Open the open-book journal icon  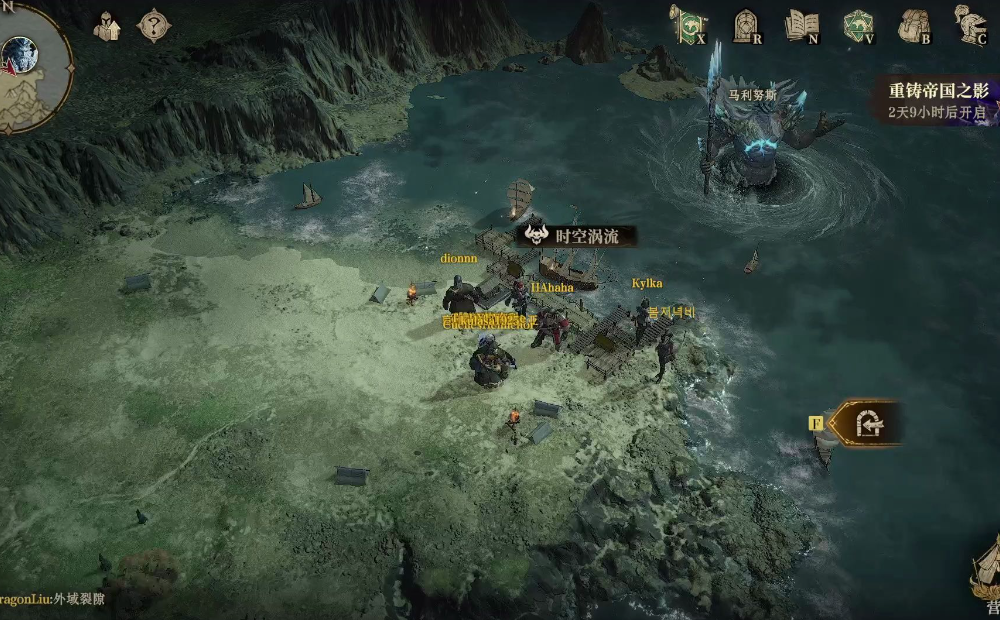click(x=802, y=25)
